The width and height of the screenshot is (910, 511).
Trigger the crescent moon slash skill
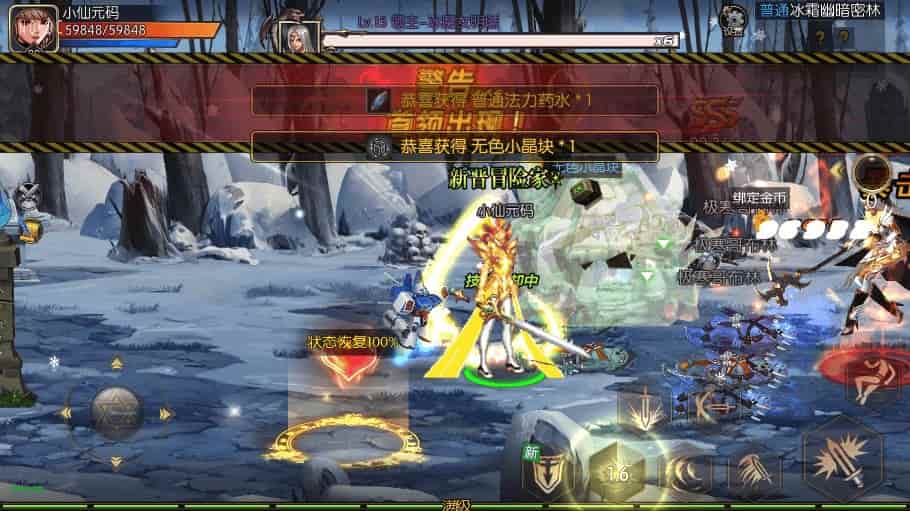[684, 470]
